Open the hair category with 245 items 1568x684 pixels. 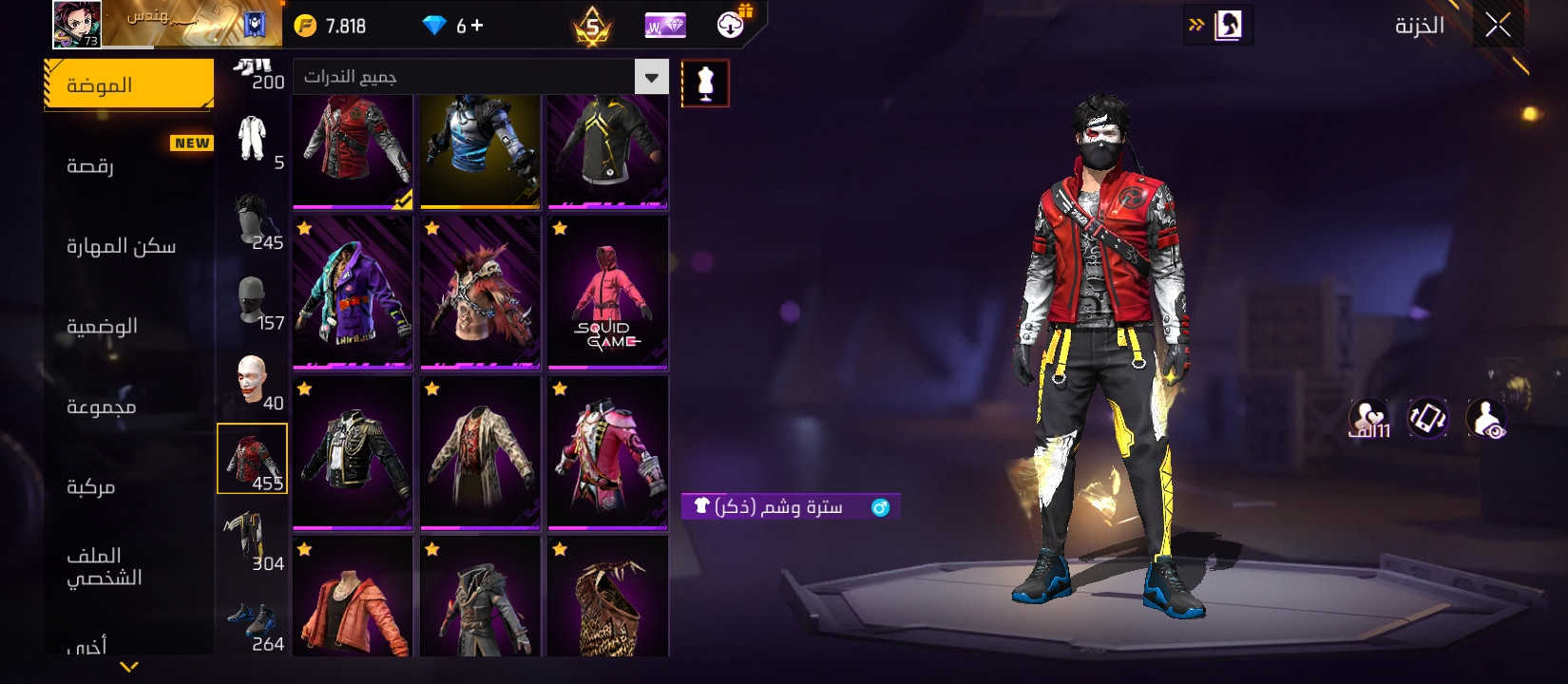coord(252,221)
